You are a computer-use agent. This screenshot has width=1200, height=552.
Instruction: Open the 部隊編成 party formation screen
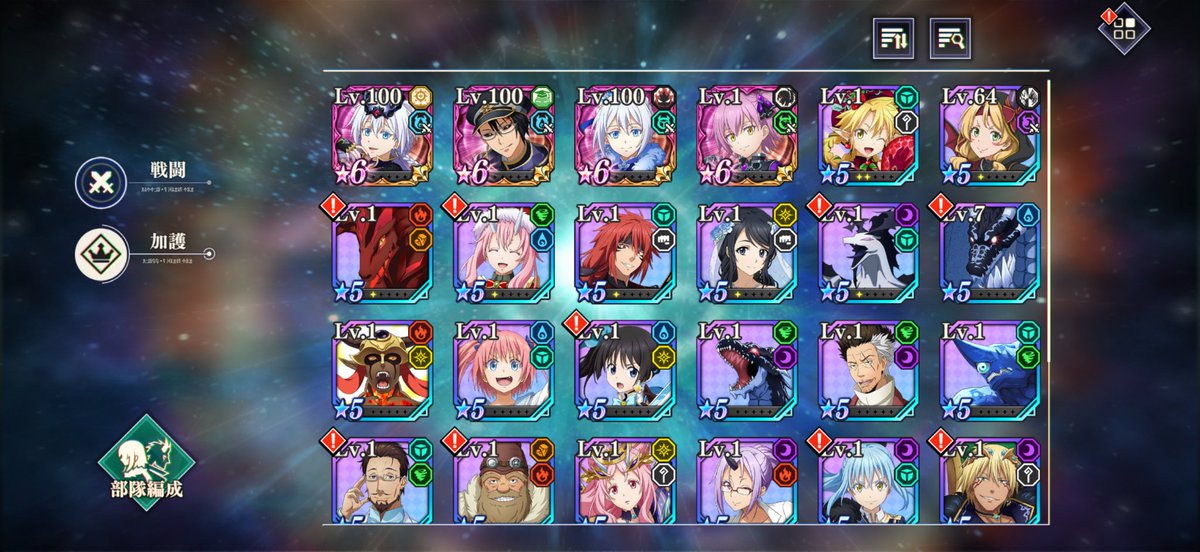click(x=146, y=463)
